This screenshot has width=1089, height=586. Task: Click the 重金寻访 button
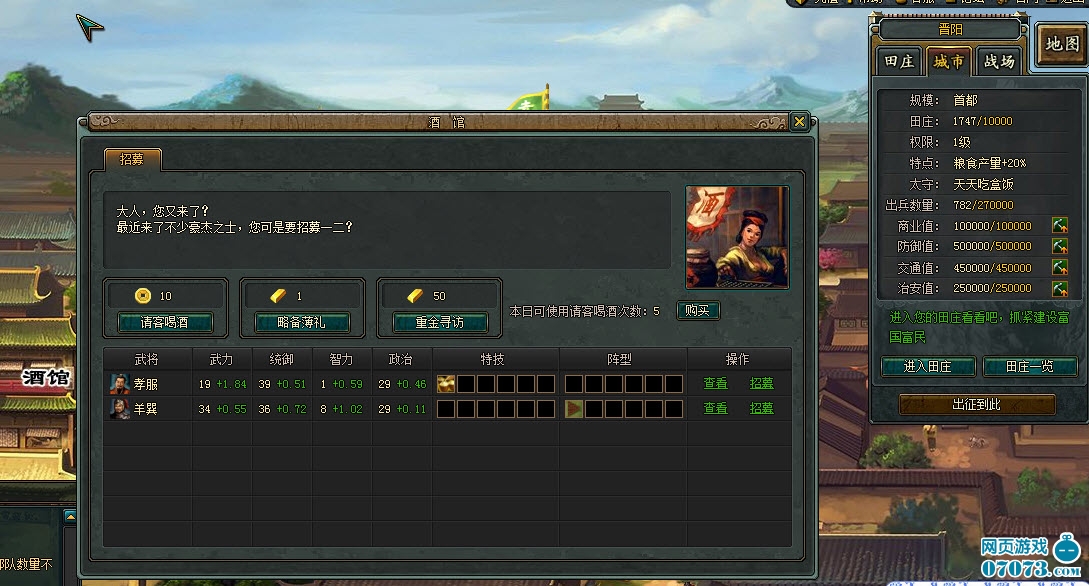click(439, 322)
